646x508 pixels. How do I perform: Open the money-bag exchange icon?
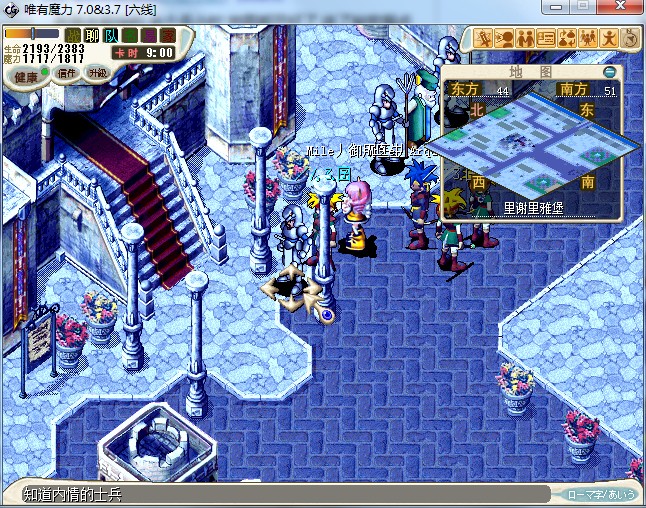tap(567, 38)
